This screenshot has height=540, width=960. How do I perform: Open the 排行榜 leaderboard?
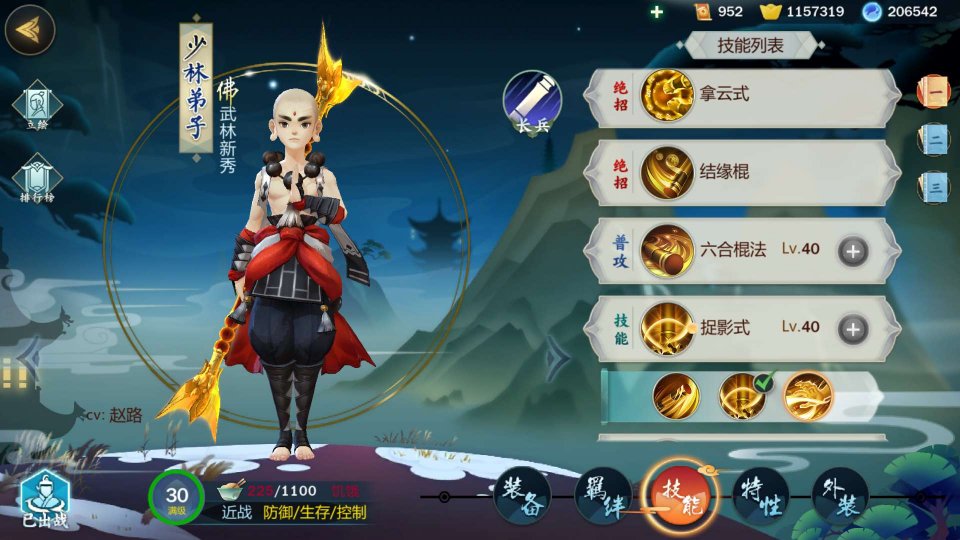point(37,180)
